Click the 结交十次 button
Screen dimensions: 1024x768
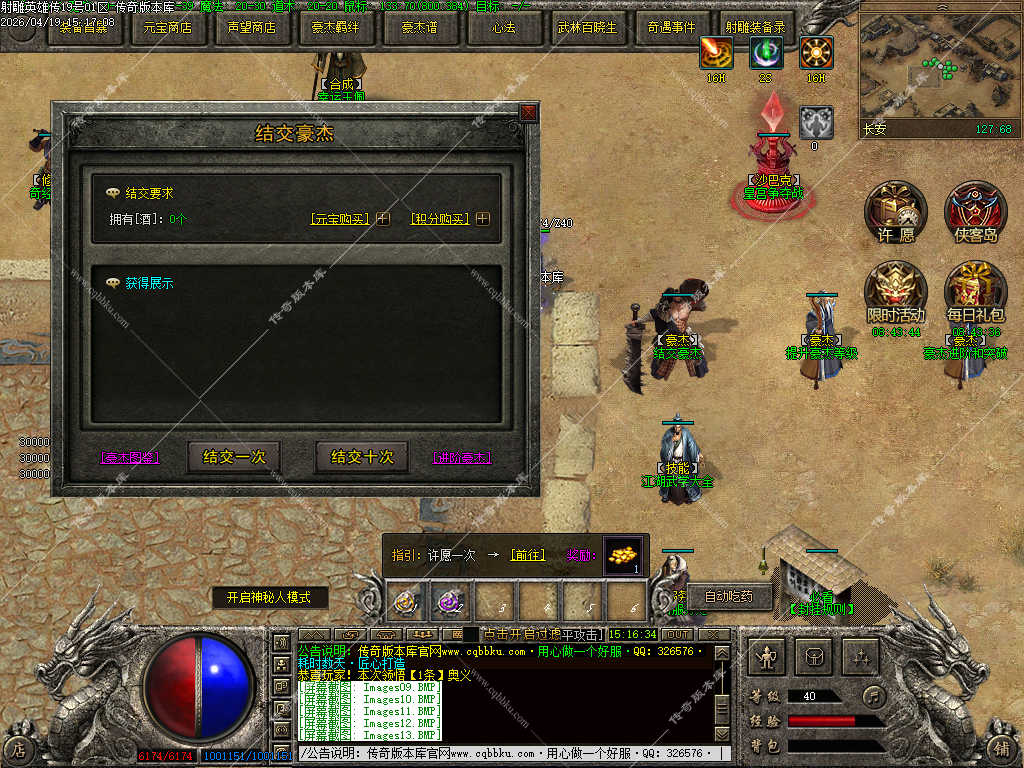pos(362,457)
